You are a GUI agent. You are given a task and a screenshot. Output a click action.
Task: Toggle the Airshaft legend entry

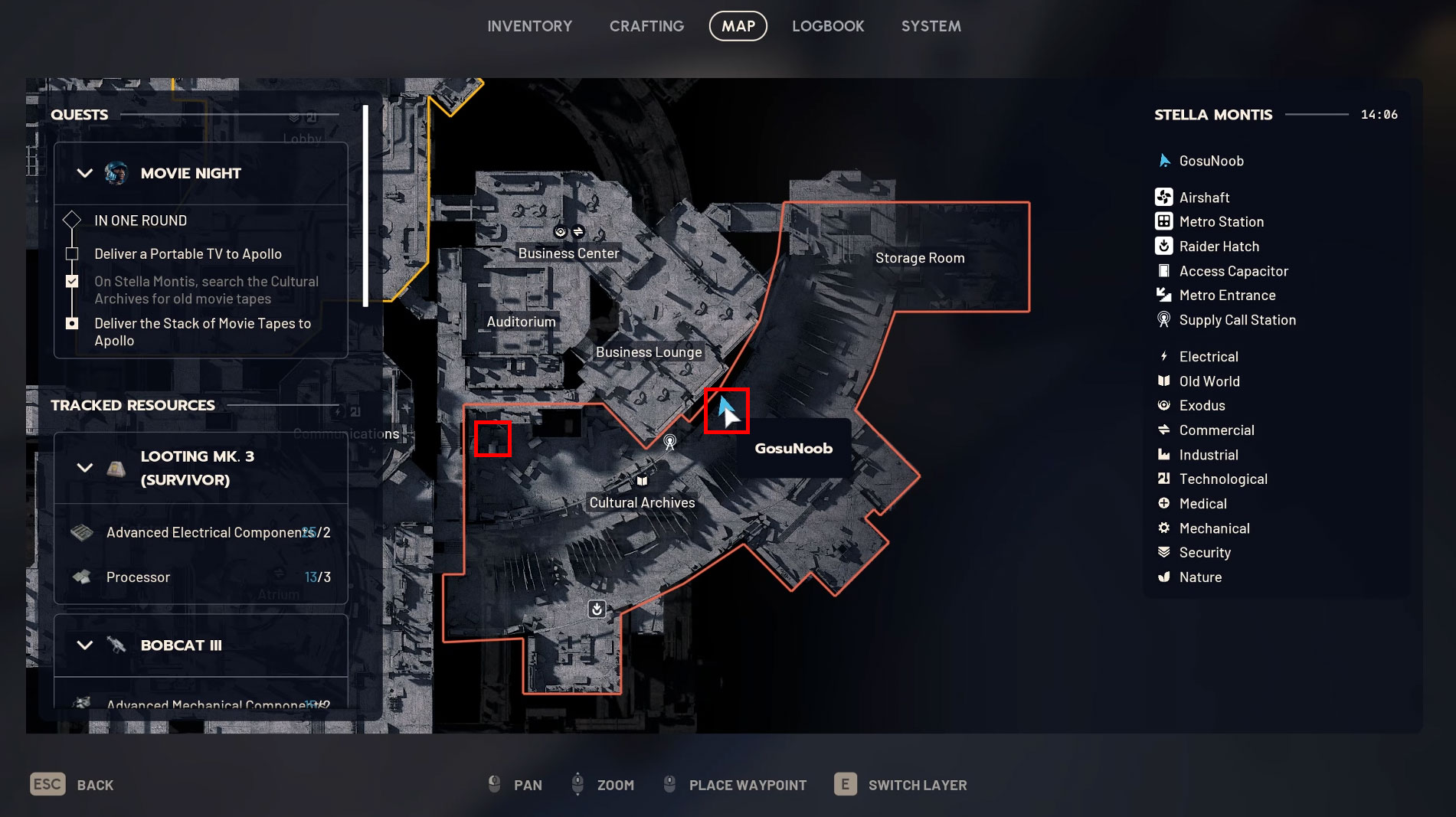pos(1204,198)
